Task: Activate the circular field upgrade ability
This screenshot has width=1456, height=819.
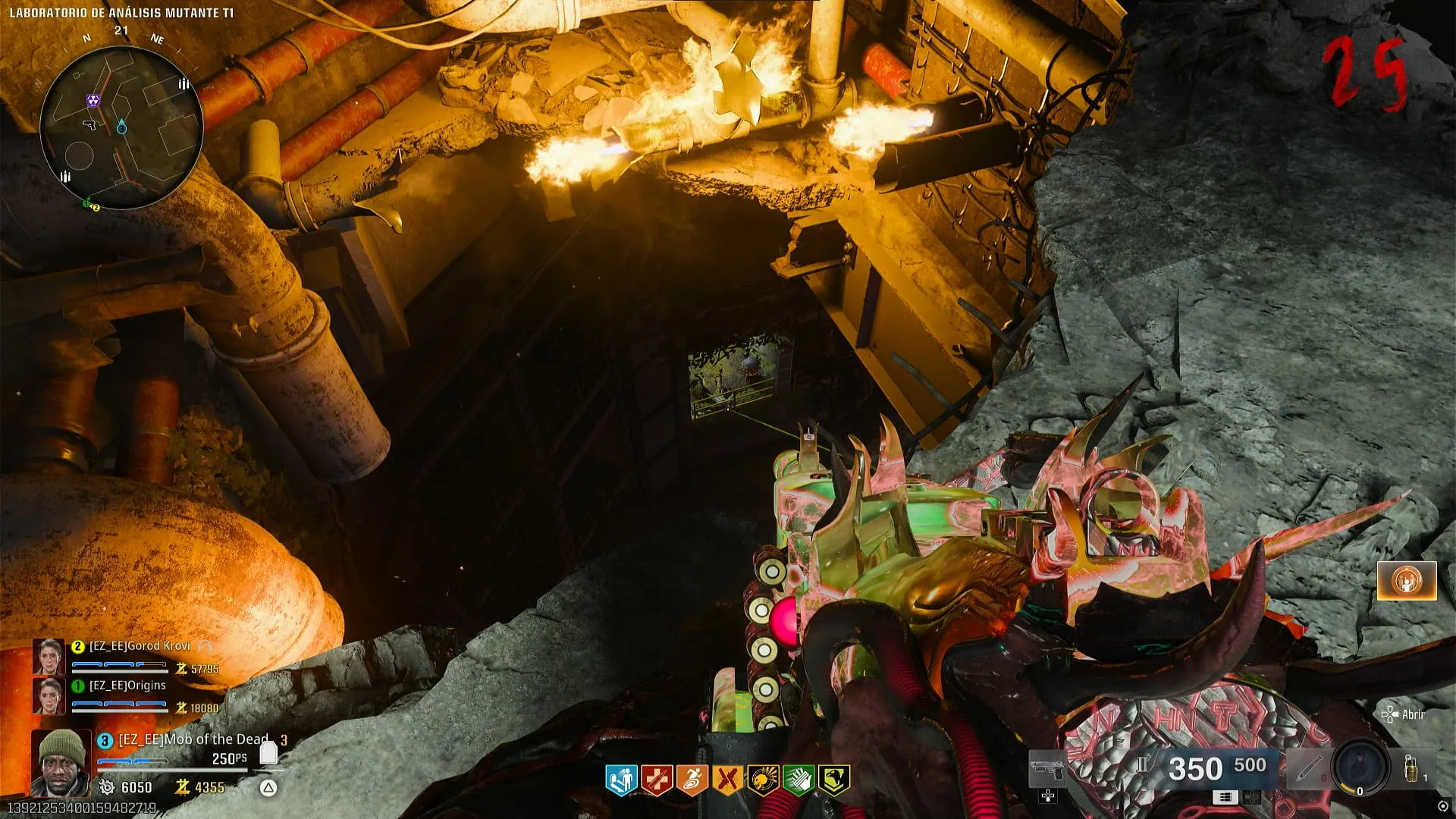Action: (1360, 767)
